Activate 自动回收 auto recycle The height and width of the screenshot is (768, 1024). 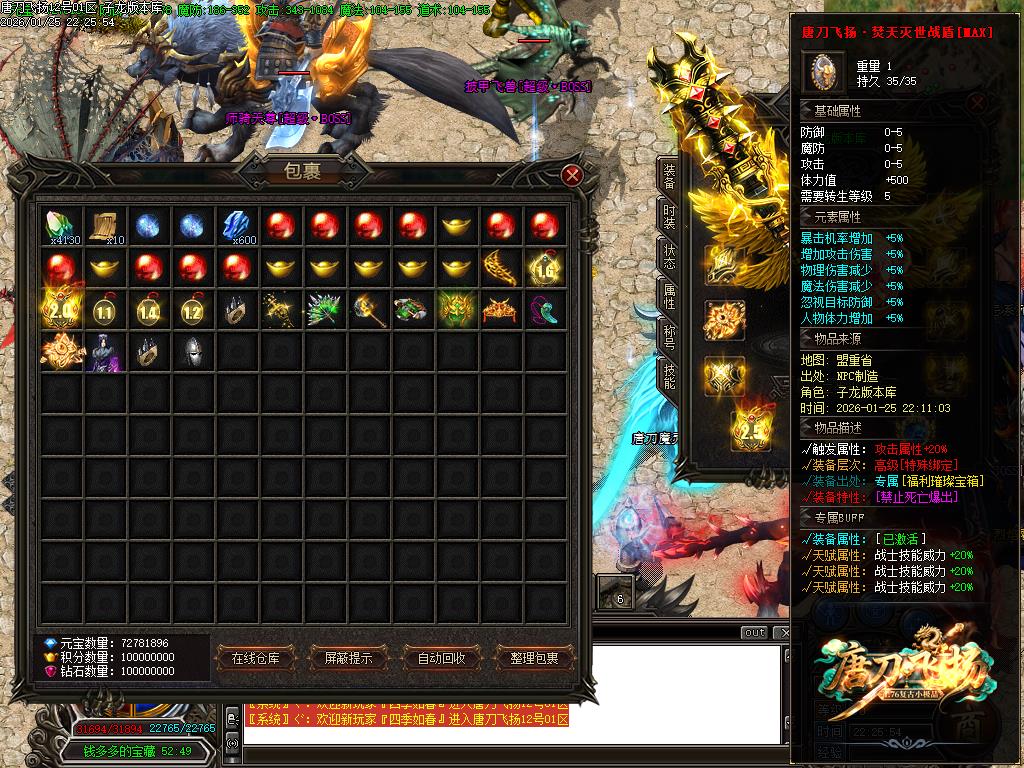tap(441, 658)
